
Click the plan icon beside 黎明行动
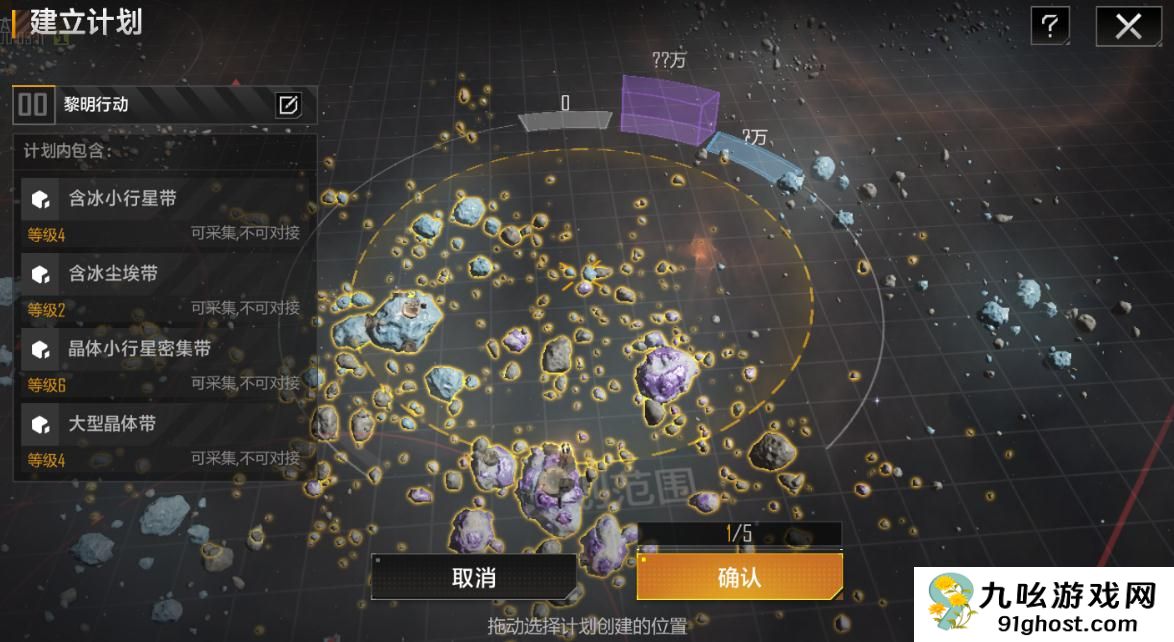pos(34,105)
